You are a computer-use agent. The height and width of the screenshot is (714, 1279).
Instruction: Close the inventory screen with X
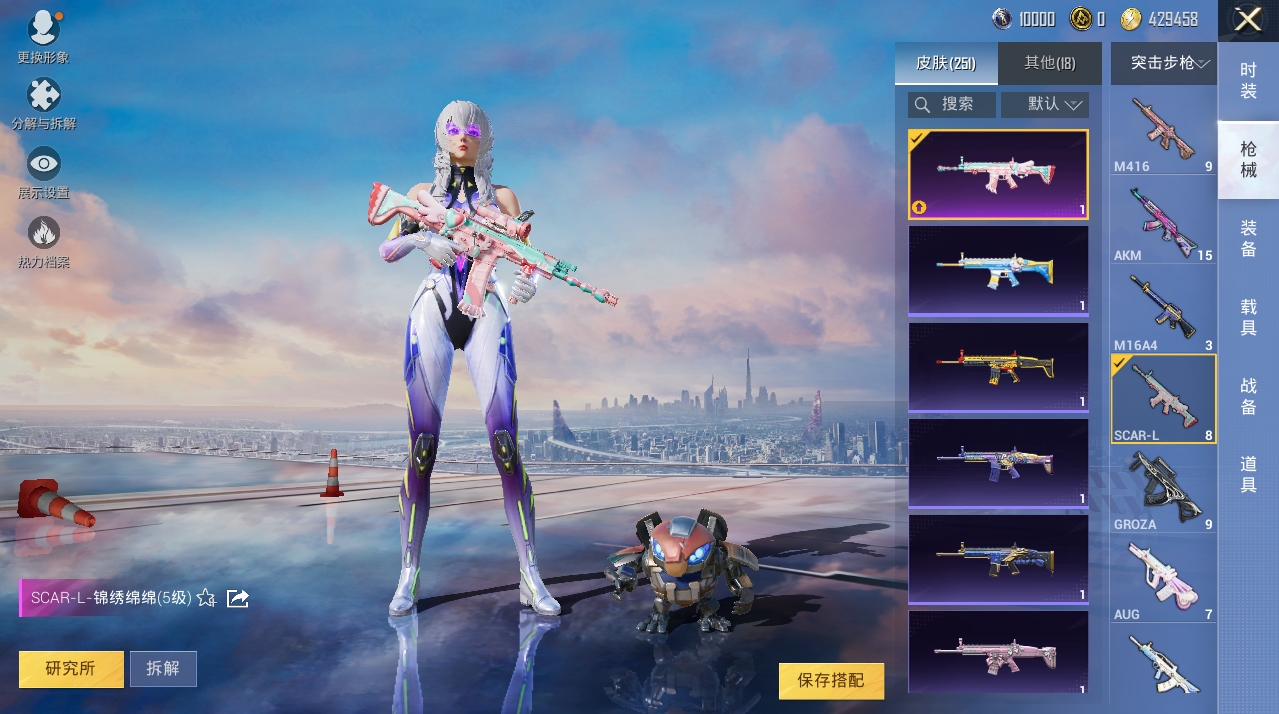pos(1247,20)
